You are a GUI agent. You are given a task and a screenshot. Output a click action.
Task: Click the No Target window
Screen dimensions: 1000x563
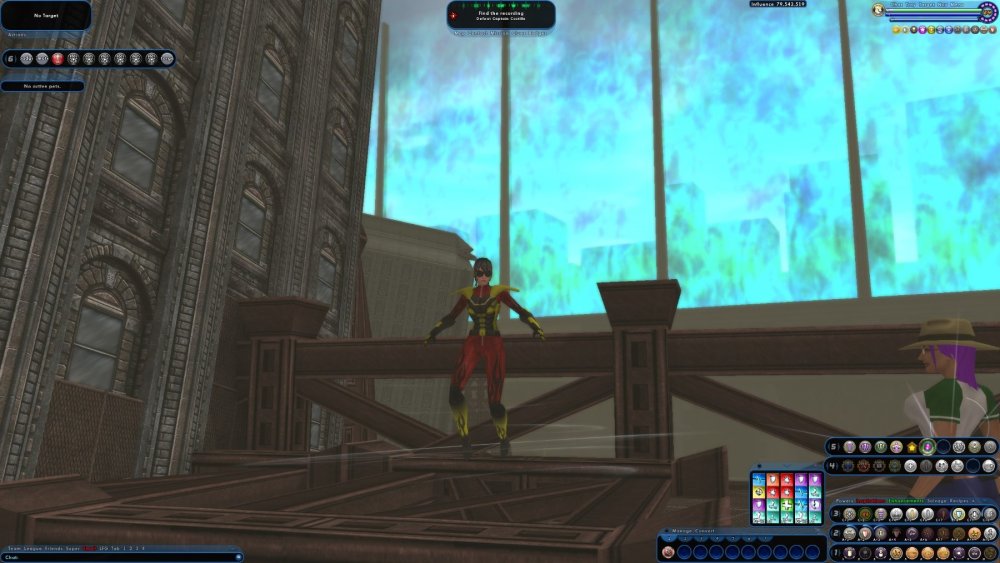point(46,15)
